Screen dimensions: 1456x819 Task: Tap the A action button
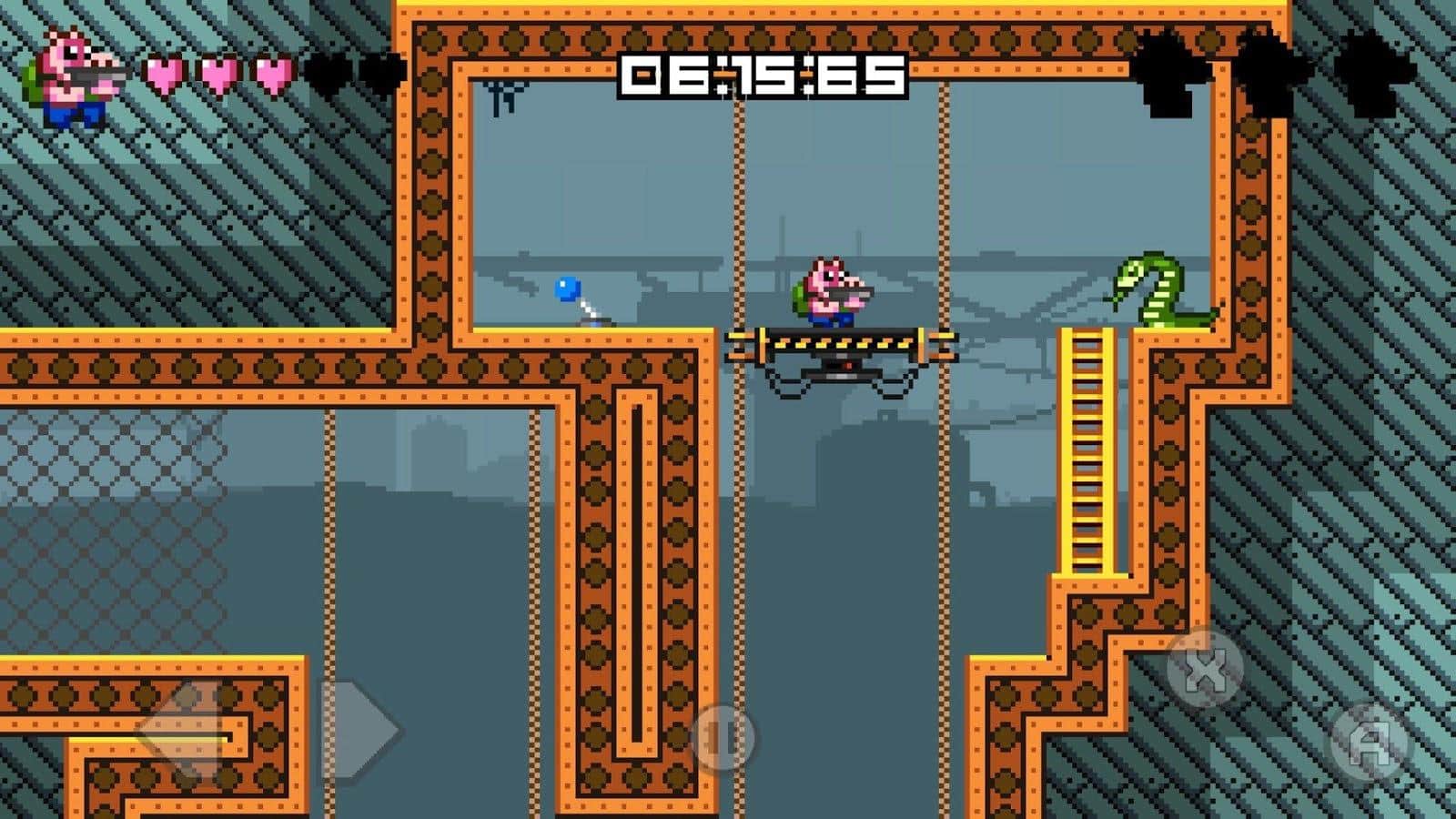(1369, 743)
